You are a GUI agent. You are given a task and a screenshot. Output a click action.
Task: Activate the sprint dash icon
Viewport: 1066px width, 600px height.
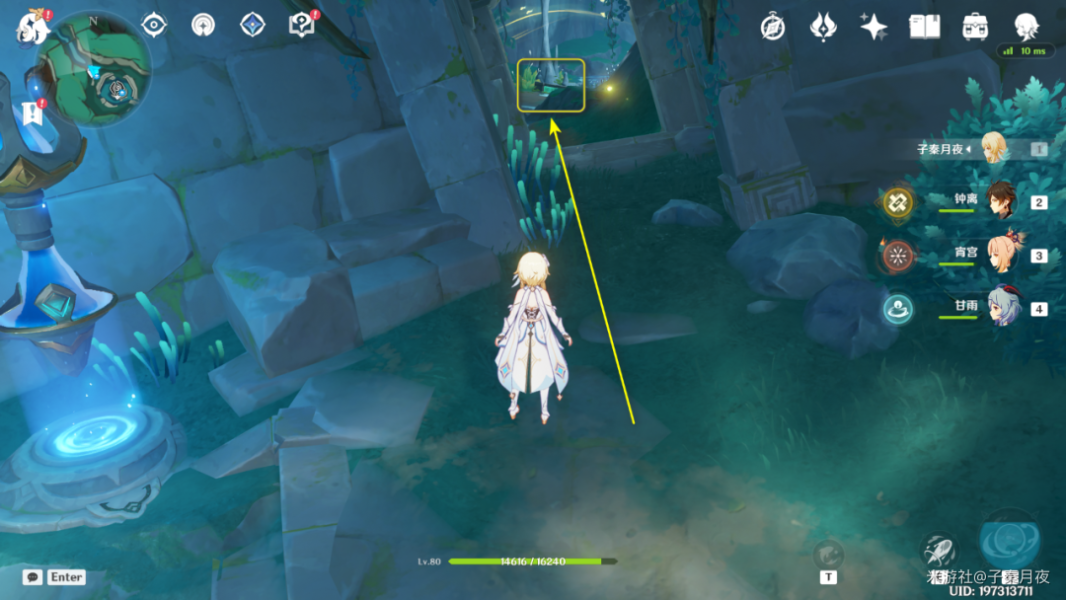pyautogui.click(x=940, y=551)
